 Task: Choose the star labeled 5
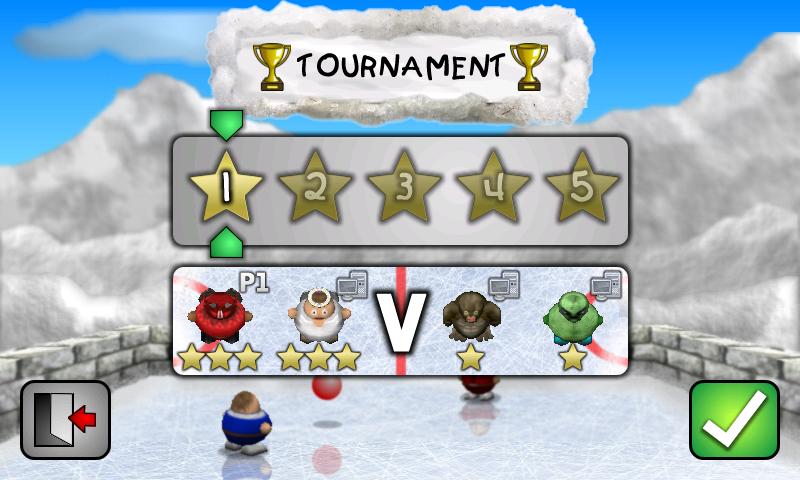[x=582, y=187]
